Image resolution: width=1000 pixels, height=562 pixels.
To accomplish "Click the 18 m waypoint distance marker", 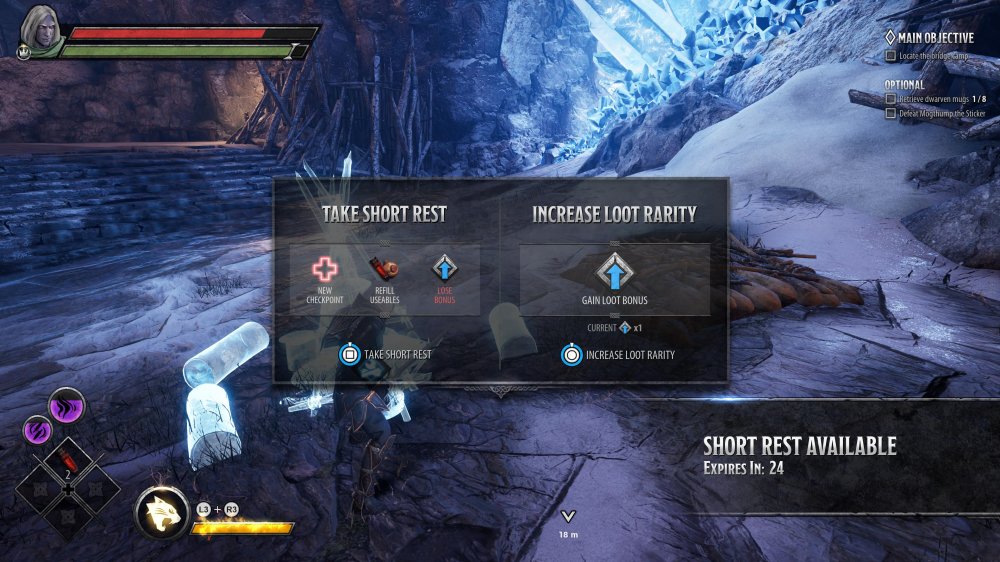I will (x=568, y=522).
